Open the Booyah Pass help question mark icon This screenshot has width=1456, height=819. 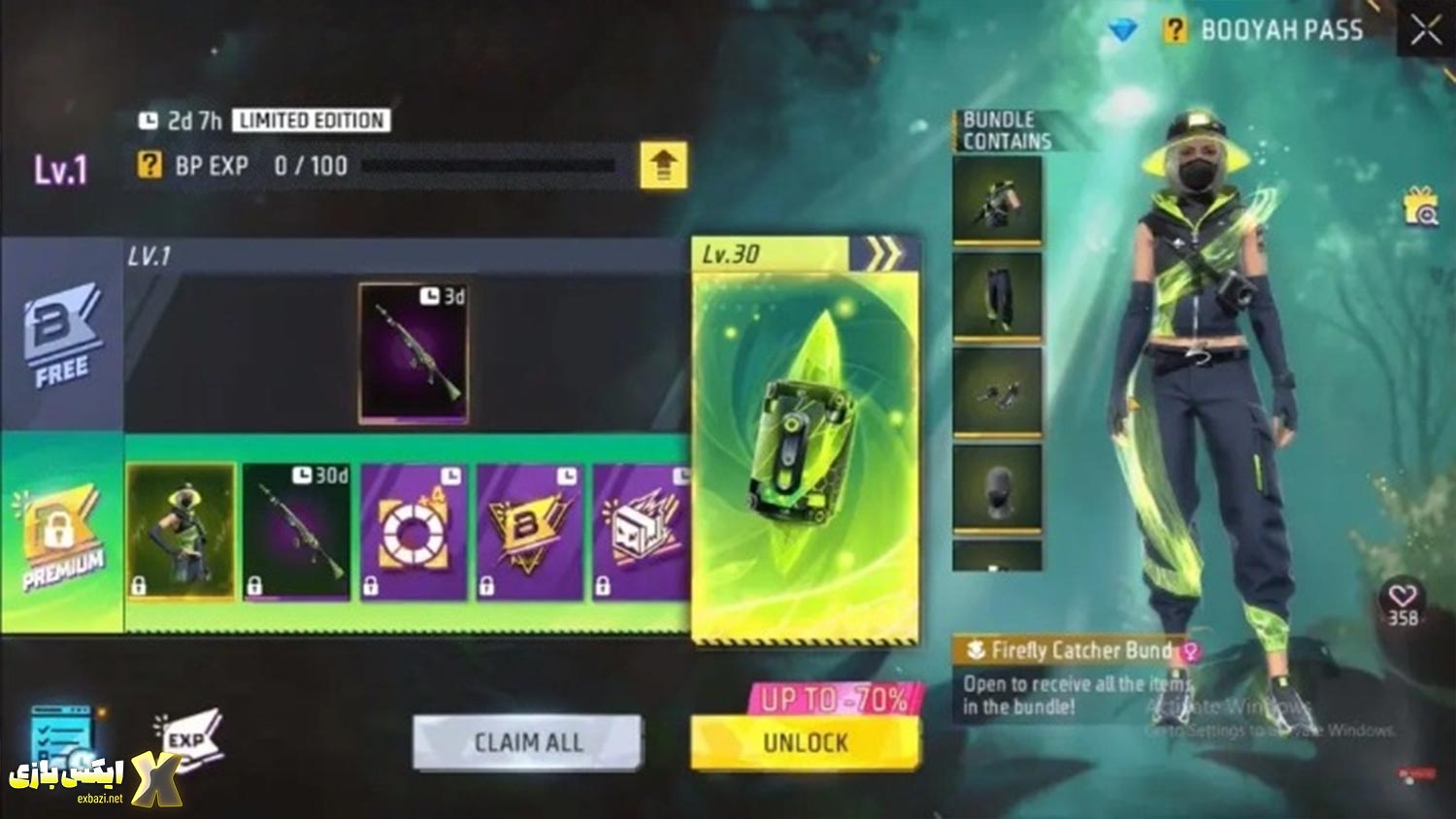click(x=1175, y=29)
